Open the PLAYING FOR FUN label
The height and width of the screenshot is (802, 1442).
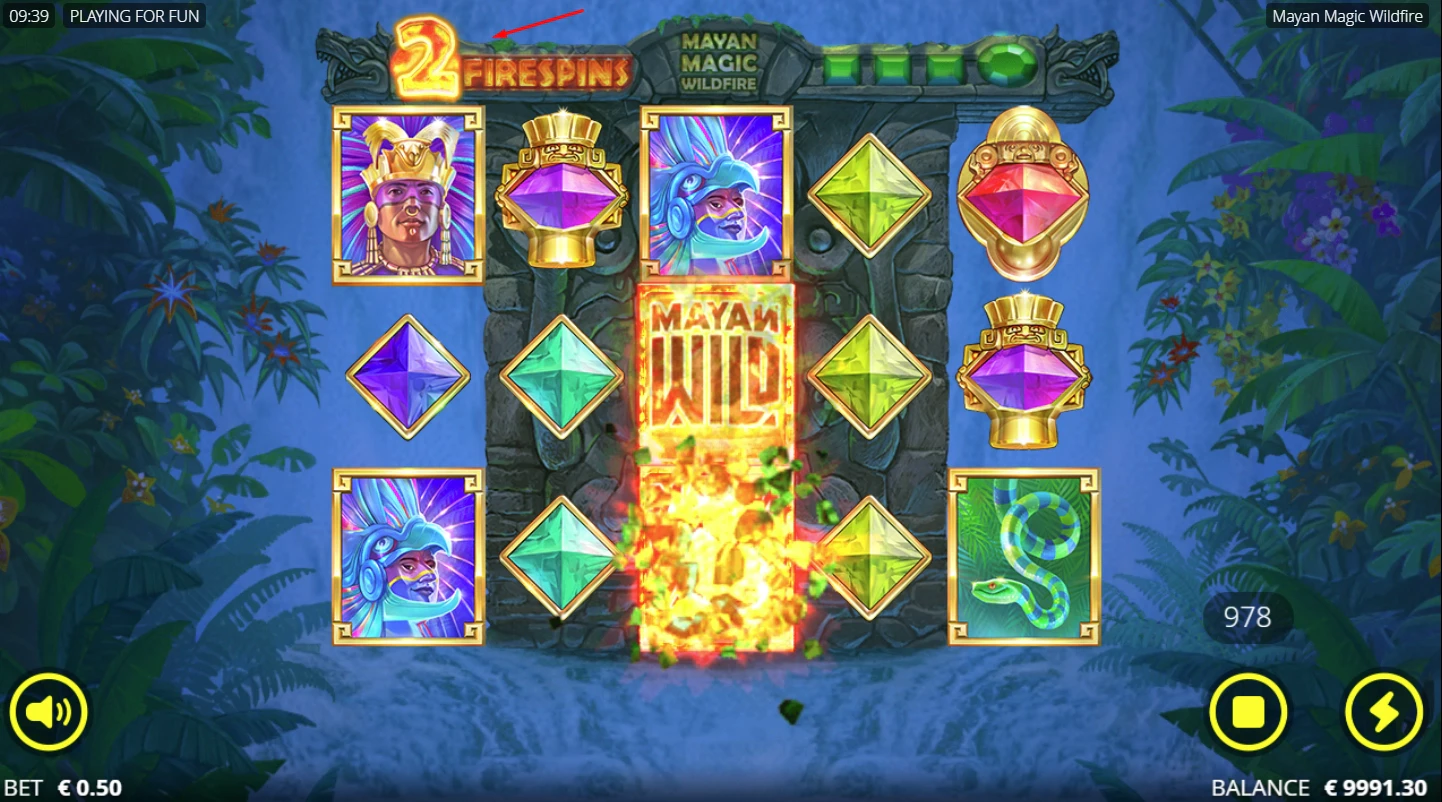point(134,16)
